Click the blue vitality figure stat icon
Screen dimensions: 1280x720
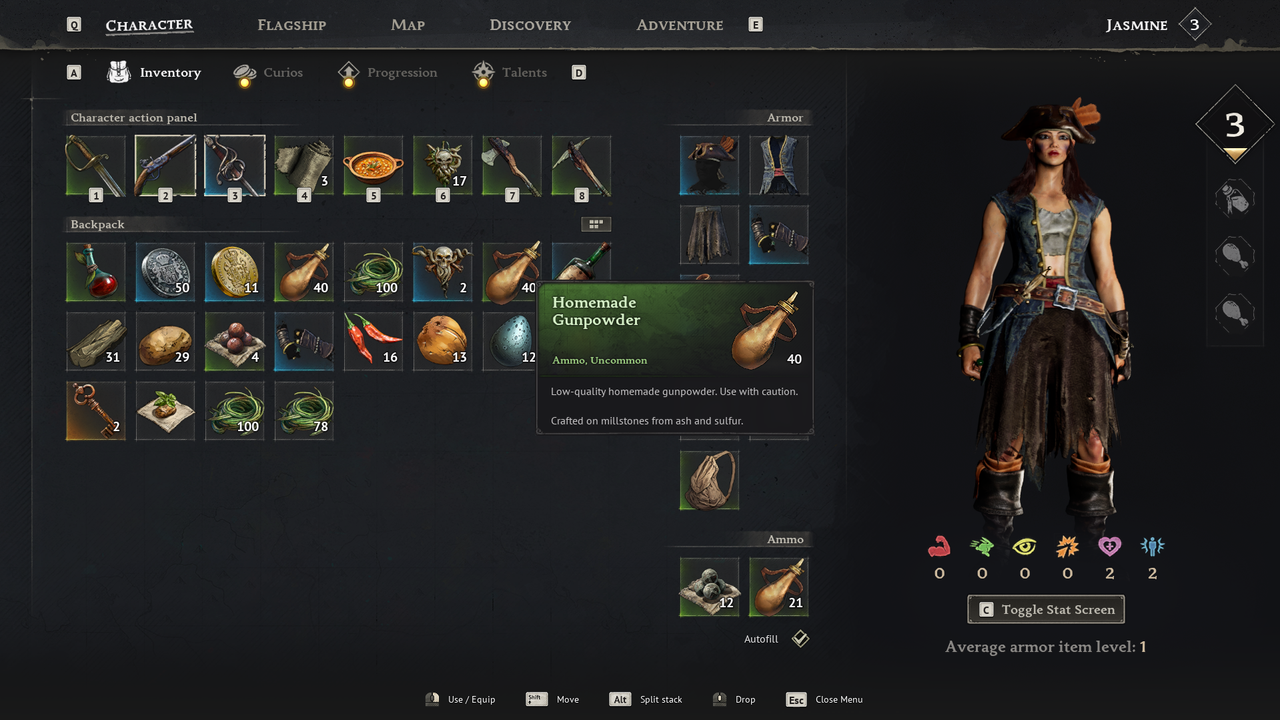coord(1152,546)
